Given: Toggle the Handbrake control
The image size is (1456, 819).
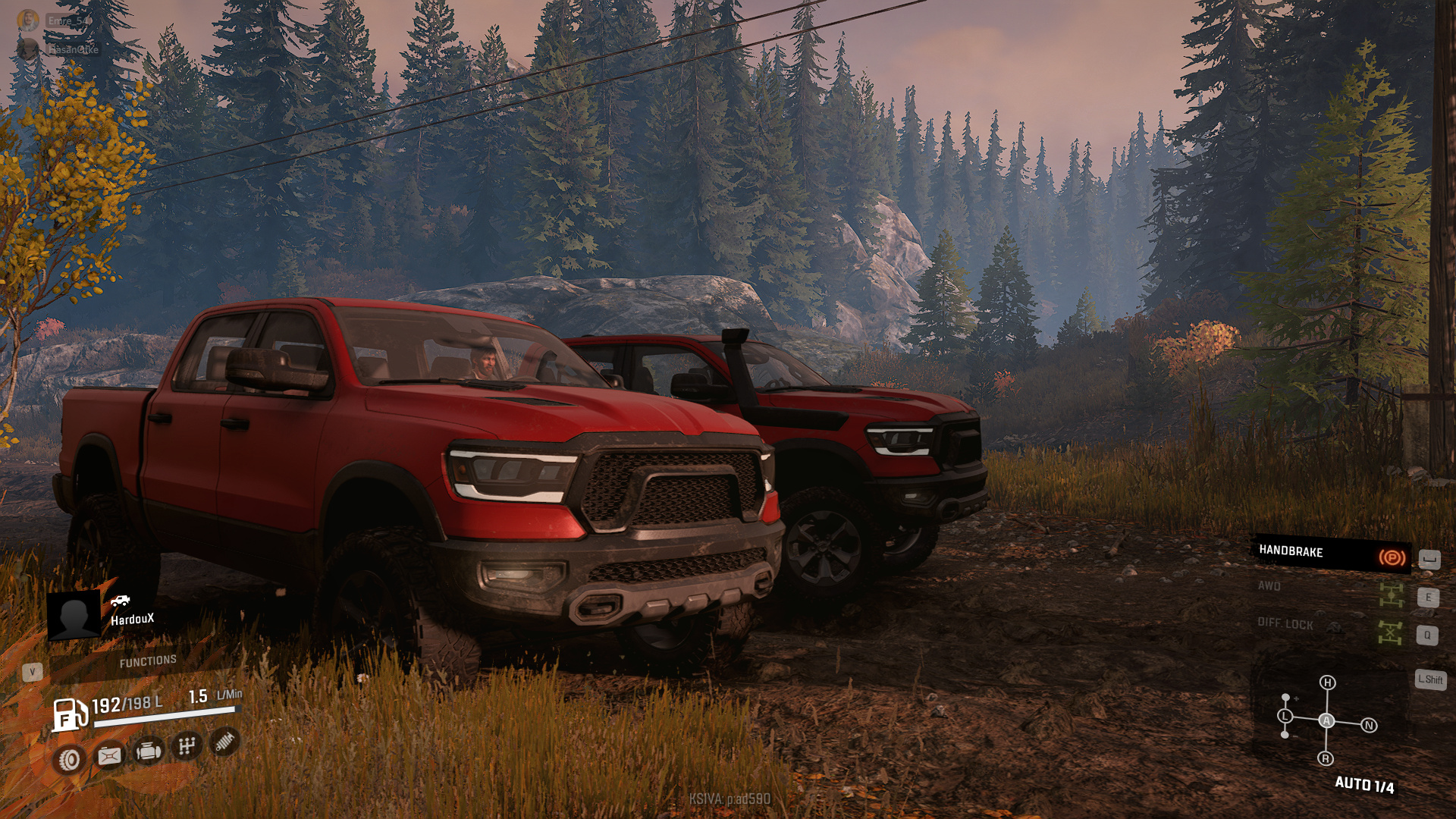Looking at the screenshot, I should tap(1330, 554).
